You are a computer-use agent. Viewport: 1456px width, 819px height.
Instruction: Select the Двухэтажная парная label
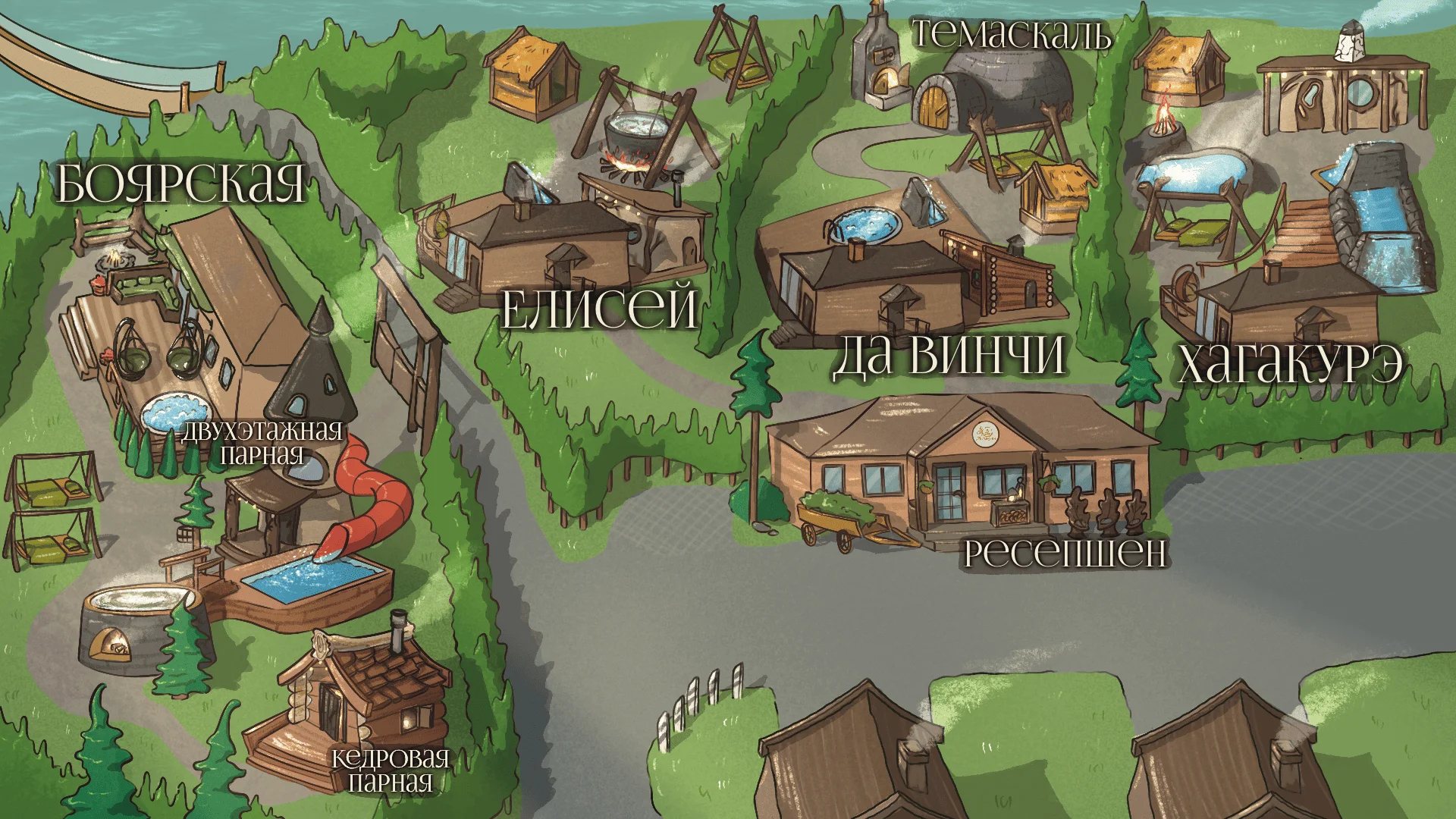(x=262, y=443)
